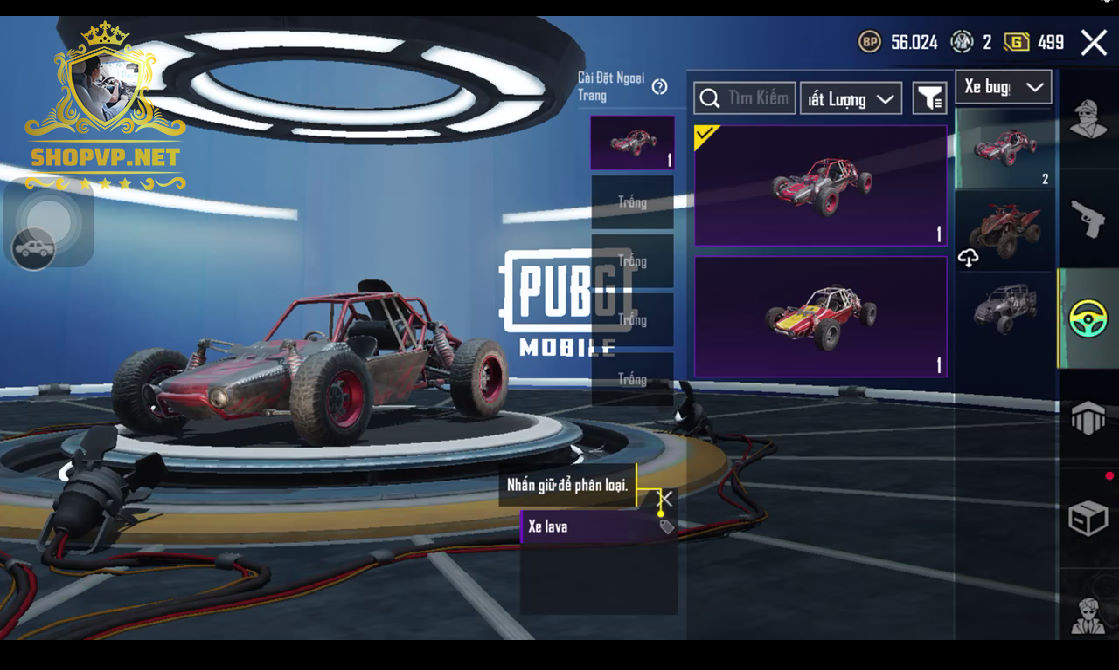Open the parachute backpack category
Viewport: 1119px width, 670px height.
coord(1088,418)
